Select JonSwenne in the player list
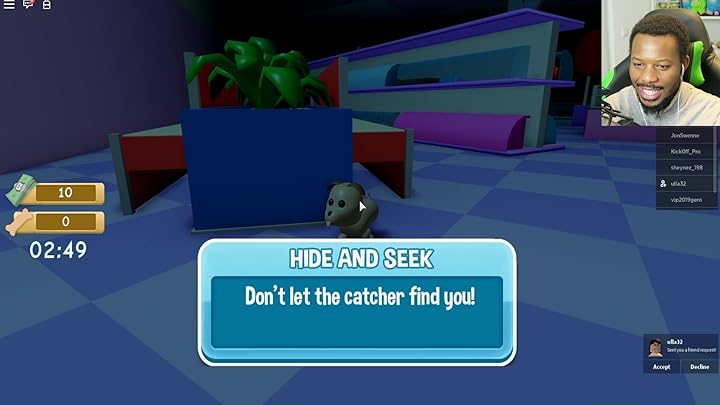720x405 pixels. click(686, 135)
